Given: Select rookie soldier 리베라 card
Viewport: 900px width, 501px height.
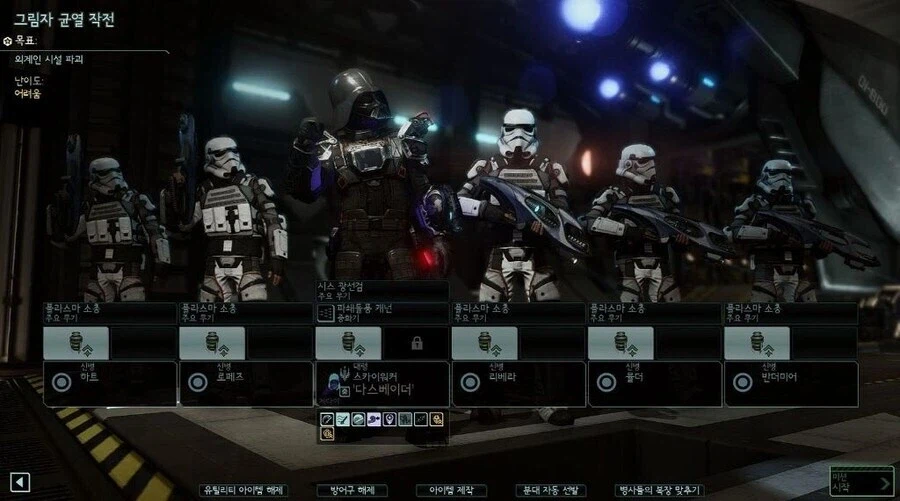Looking at the screenshot, I should (517, 383).
